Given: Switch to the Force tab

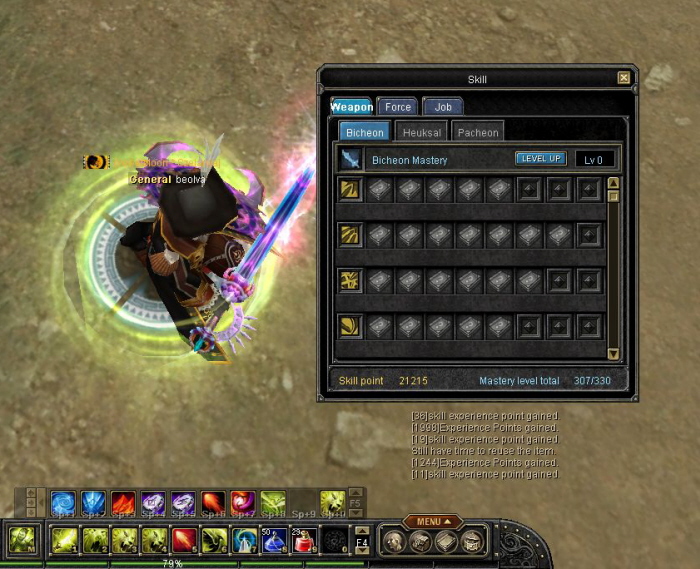Looking at the screenshot, I should (x=398, y=107).
